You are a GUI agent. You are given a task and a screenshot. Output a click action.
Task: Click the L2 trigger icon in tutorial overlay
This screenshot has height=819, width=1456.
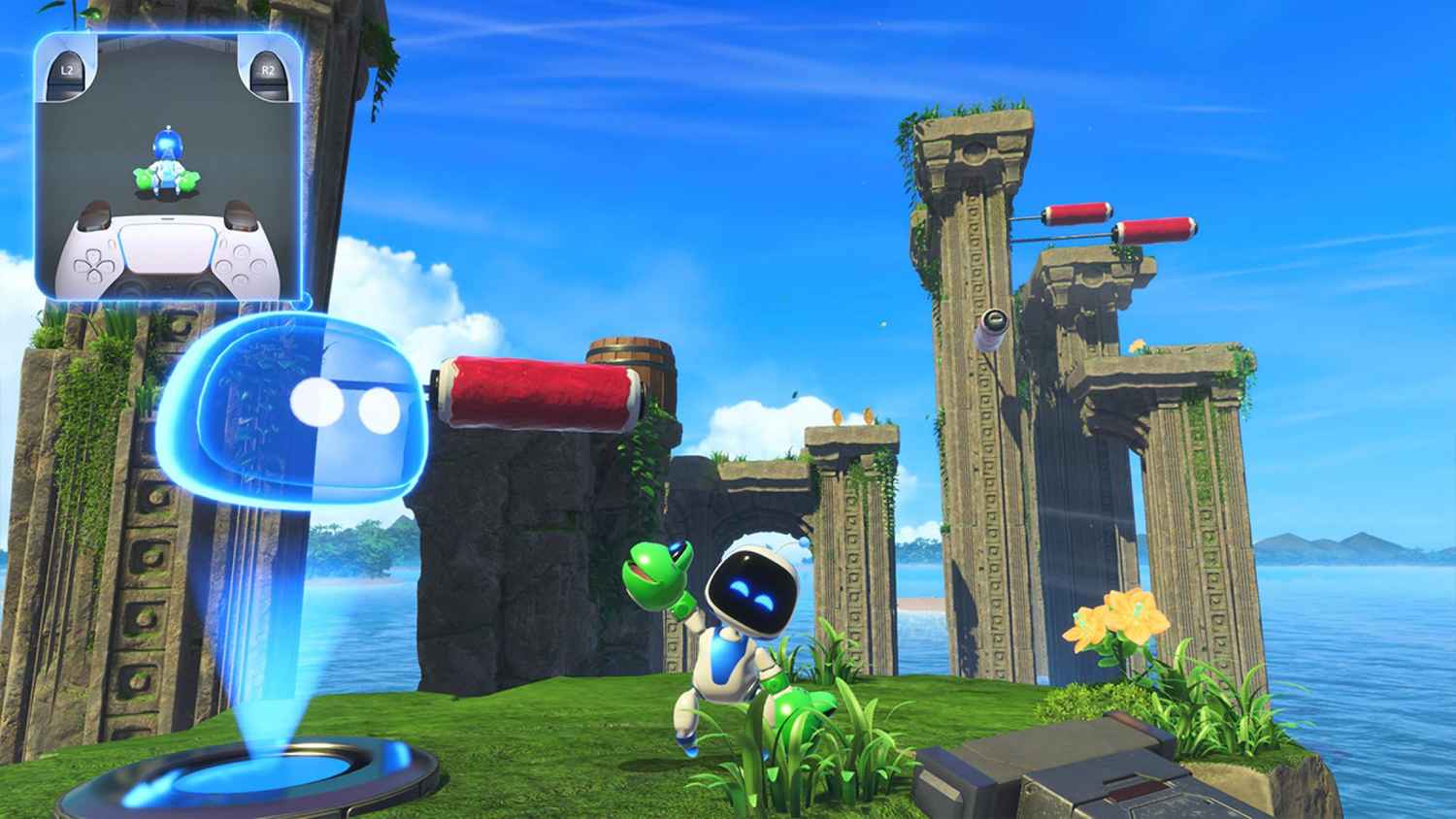pos(68,71)
